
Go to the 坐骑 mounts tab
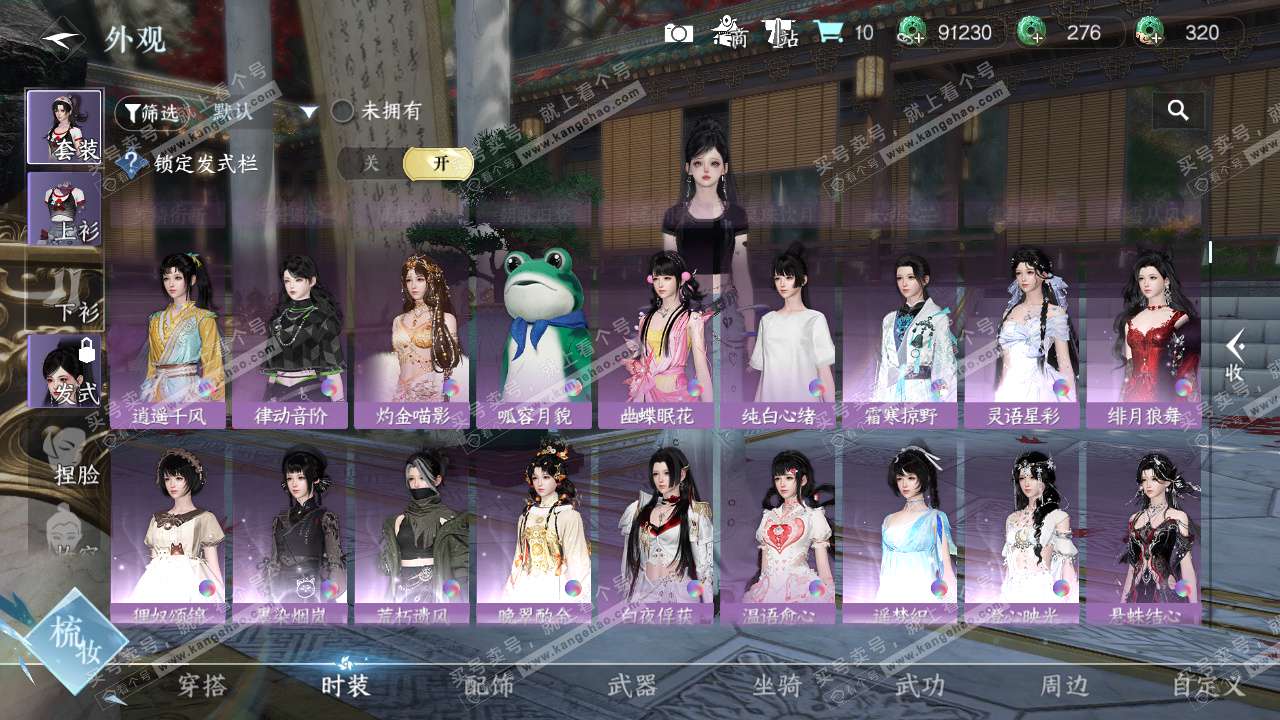(777, 685)
